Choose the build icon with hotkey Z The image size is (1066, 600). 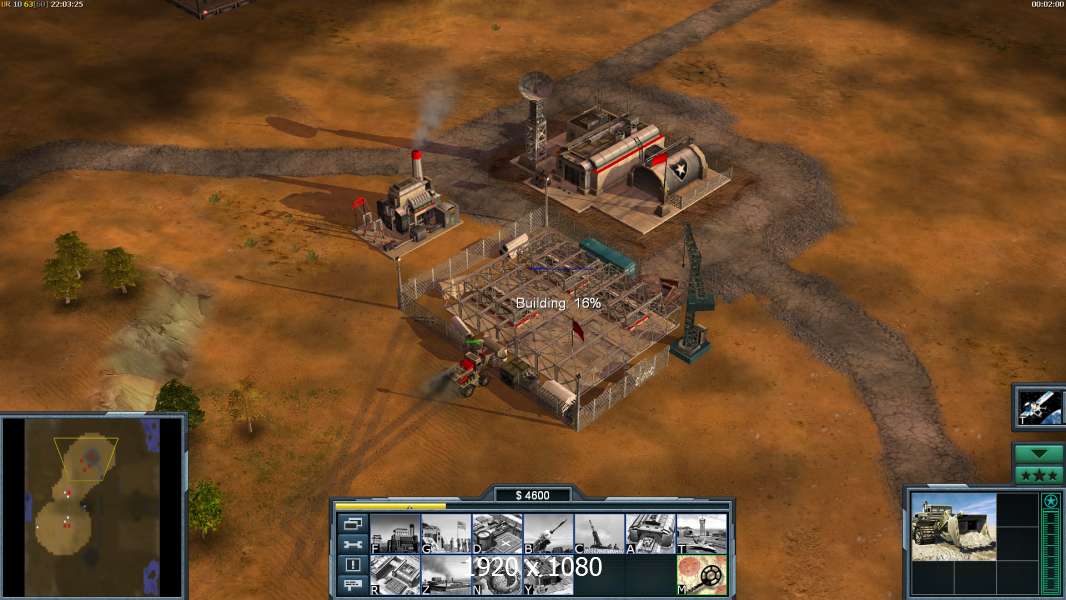click(446, 575)
